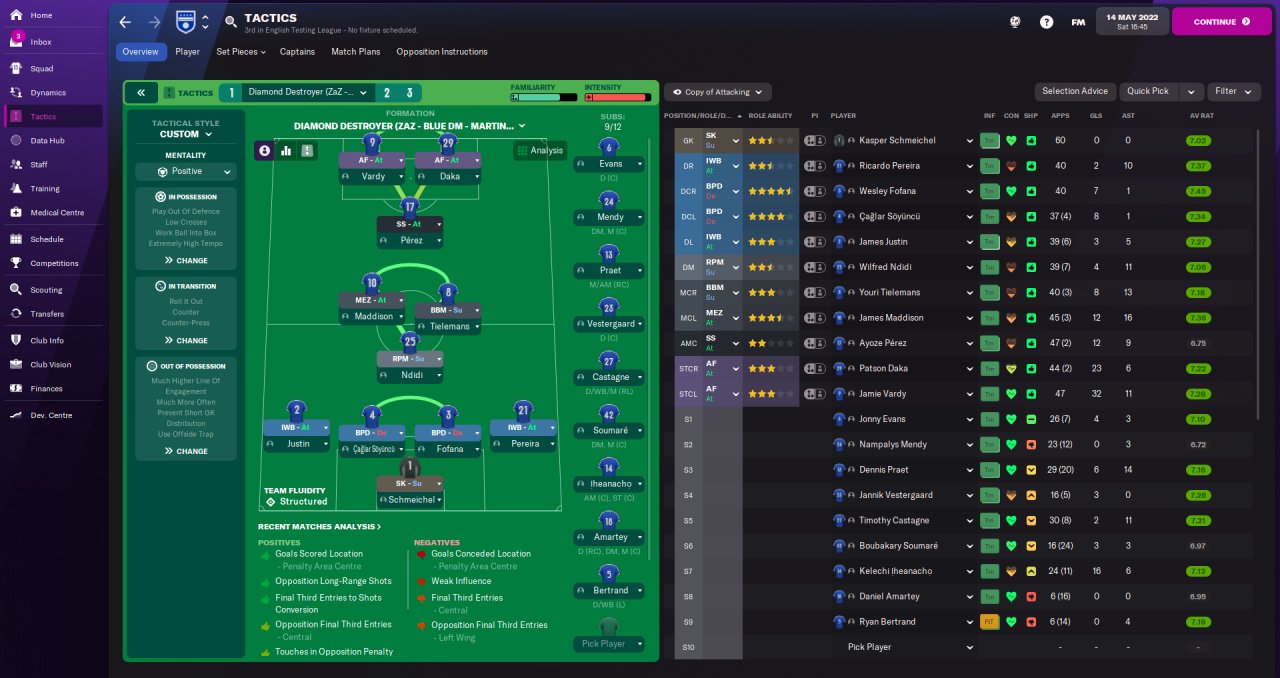
Task: Select tactic slot 2
Action: (385, 92)
